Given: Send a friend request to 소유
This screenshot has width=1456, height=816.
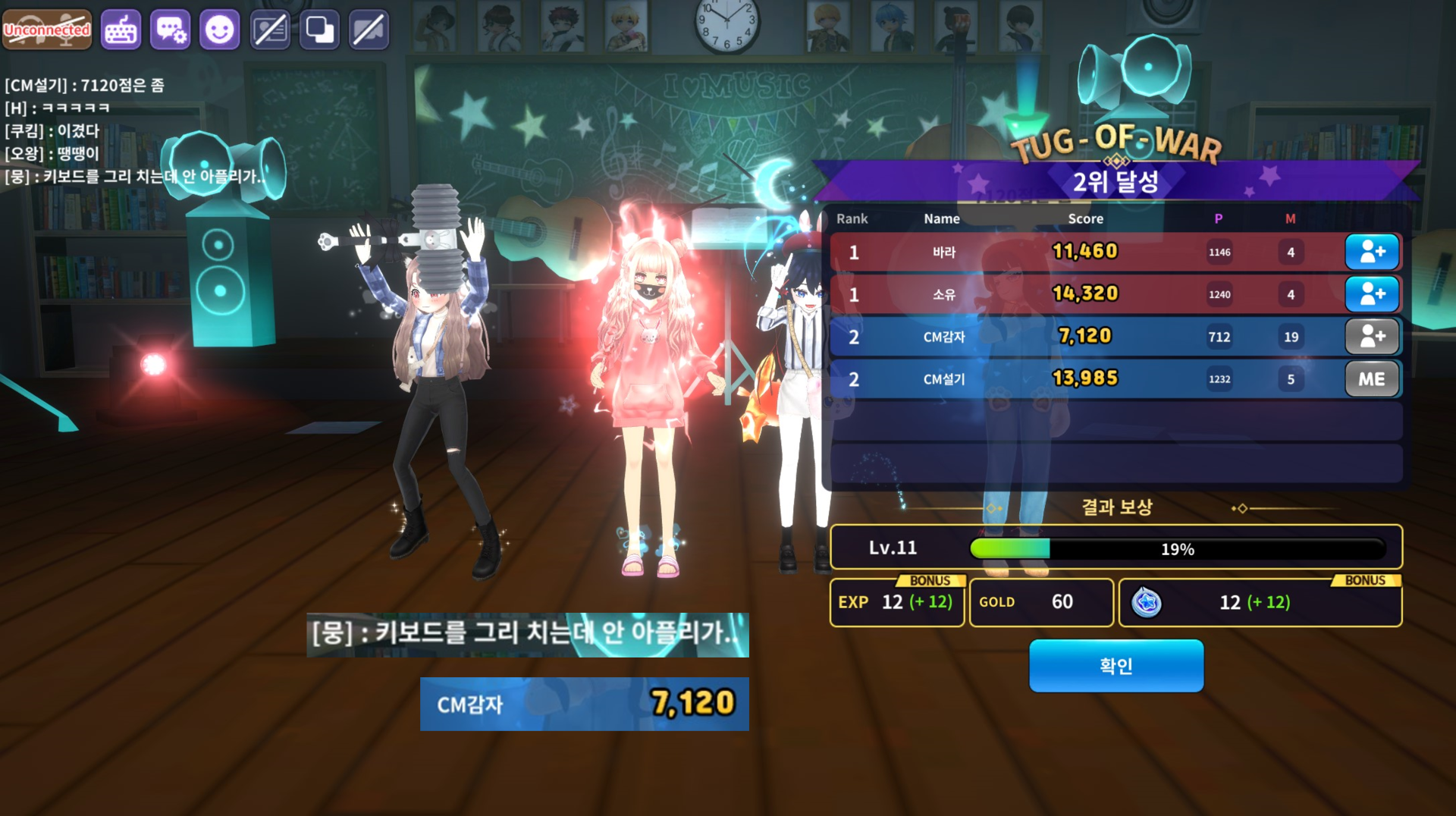Looking at the screenshot, I should (1371, 294).
